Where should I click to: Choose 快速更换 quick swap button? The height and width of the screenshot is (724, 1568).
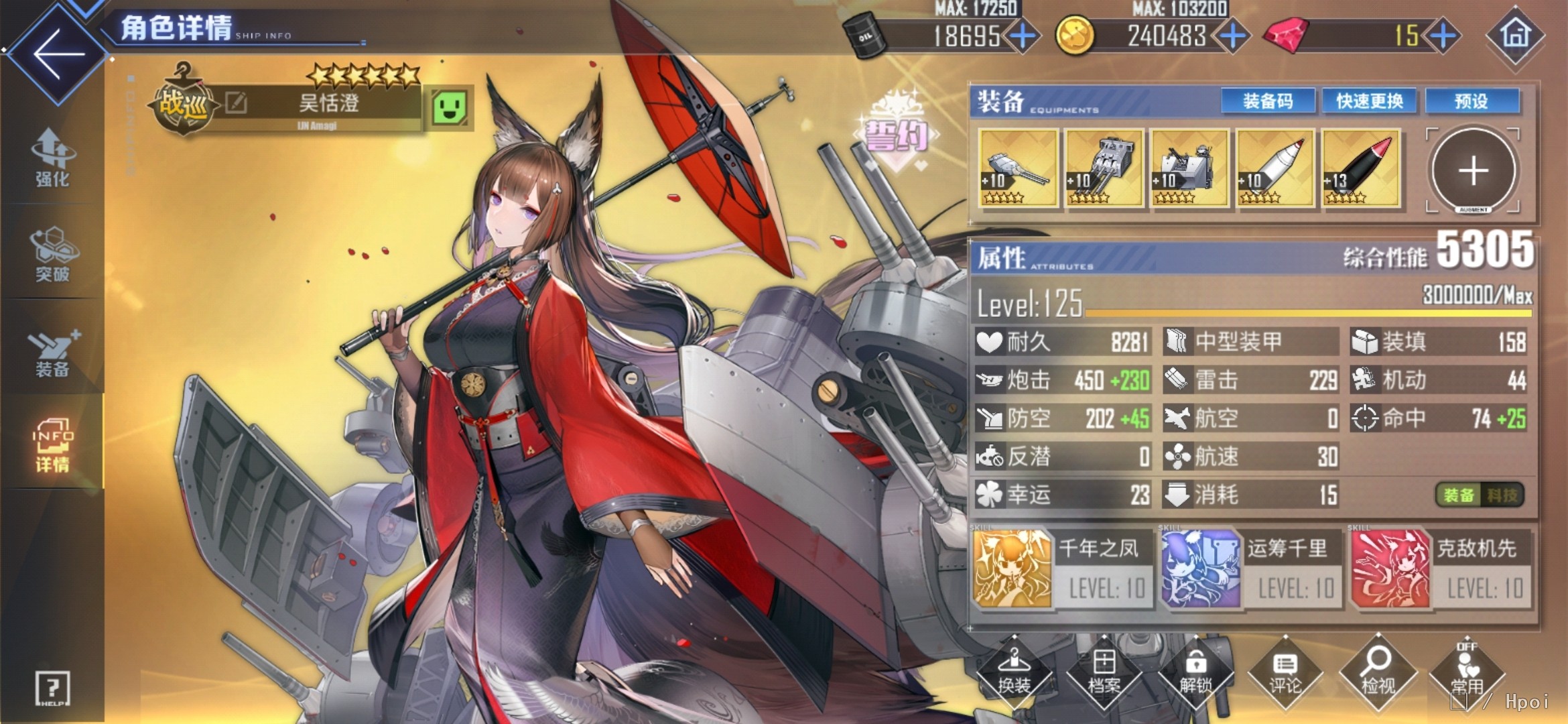[x=1370, y=101]
